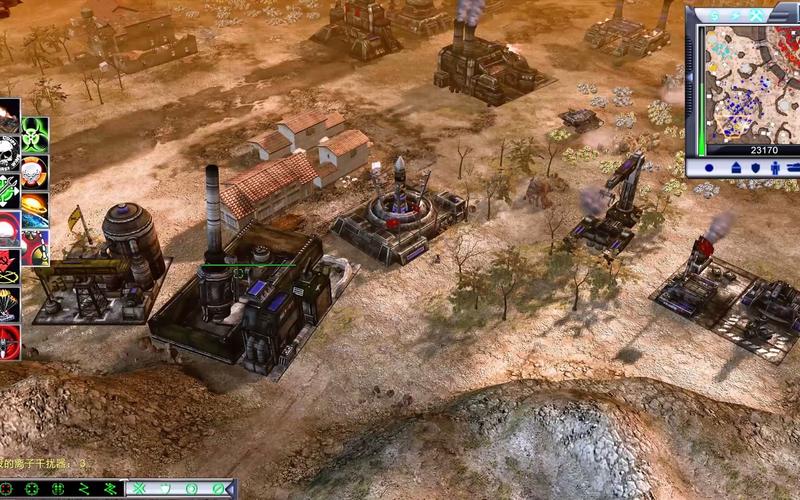Use the skull on orange ring power

tap(35, 172)
